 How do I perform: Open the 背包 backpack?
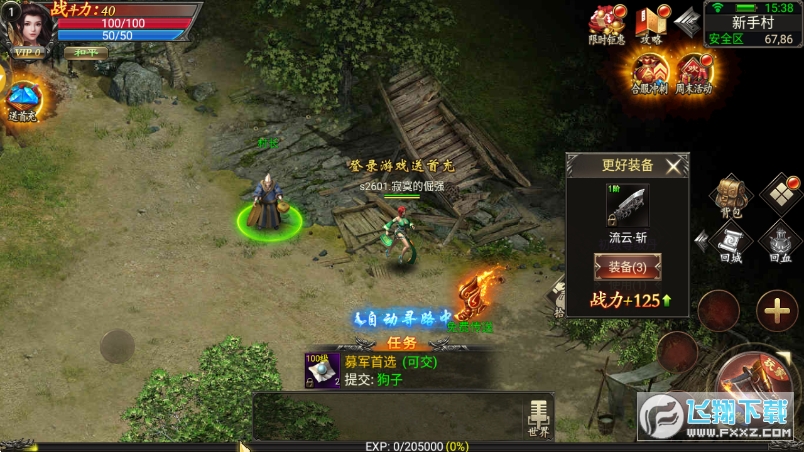click(733, 195)
